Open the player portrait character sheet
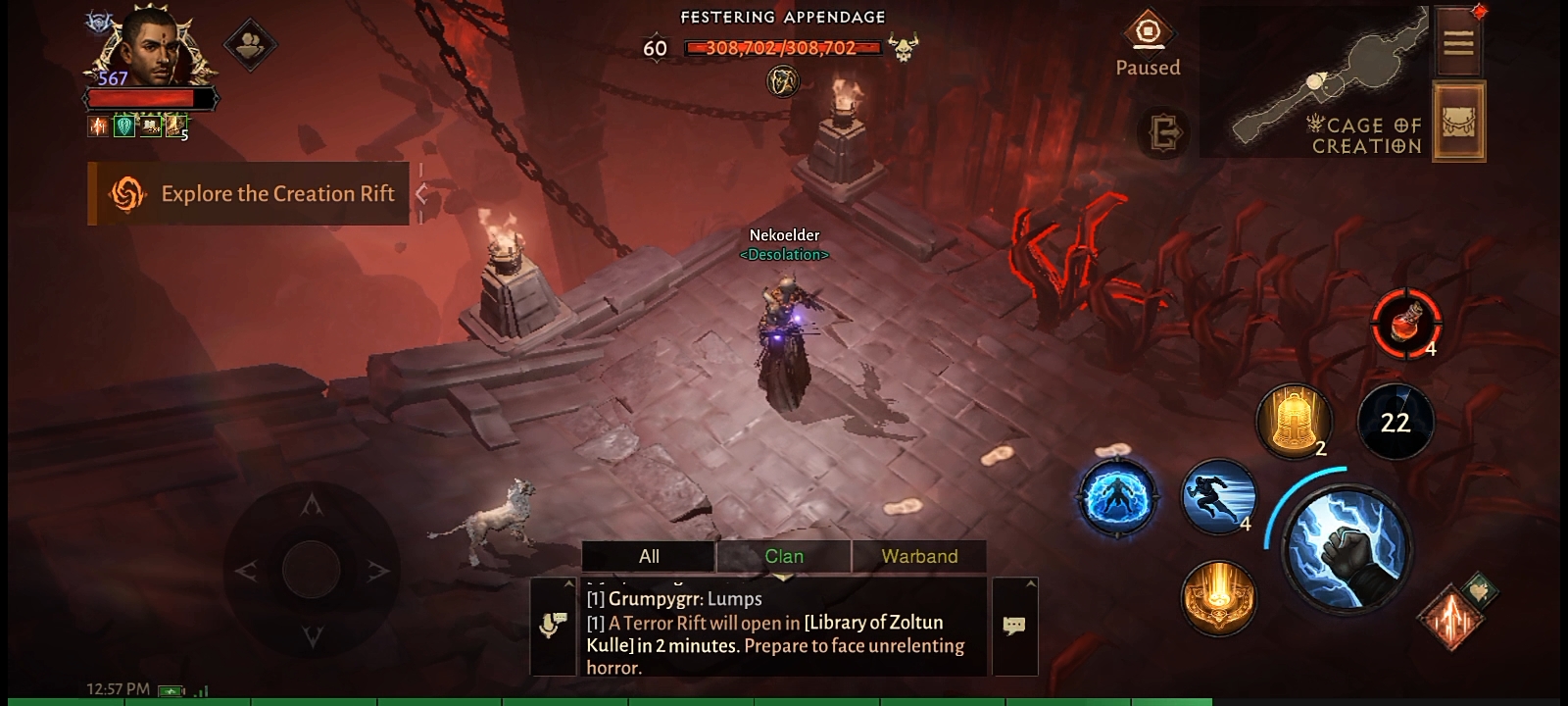 152,49
